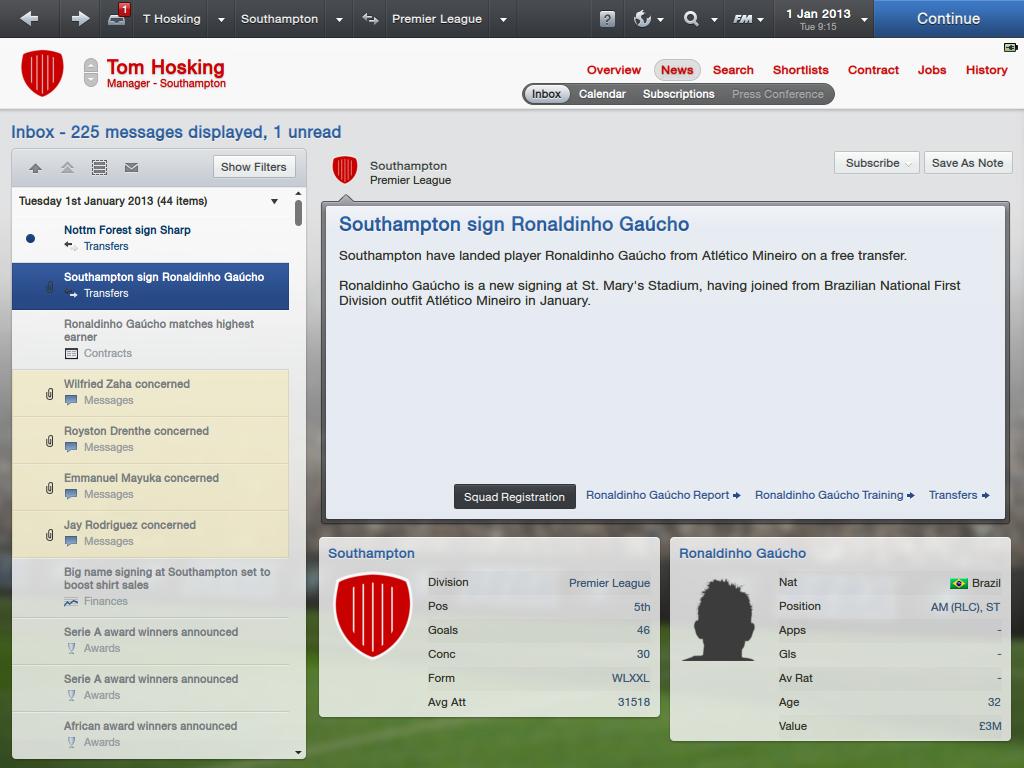Open the Subscribe dropdown
Viewport: 1024px width, 768px height.
pos(877,163)
